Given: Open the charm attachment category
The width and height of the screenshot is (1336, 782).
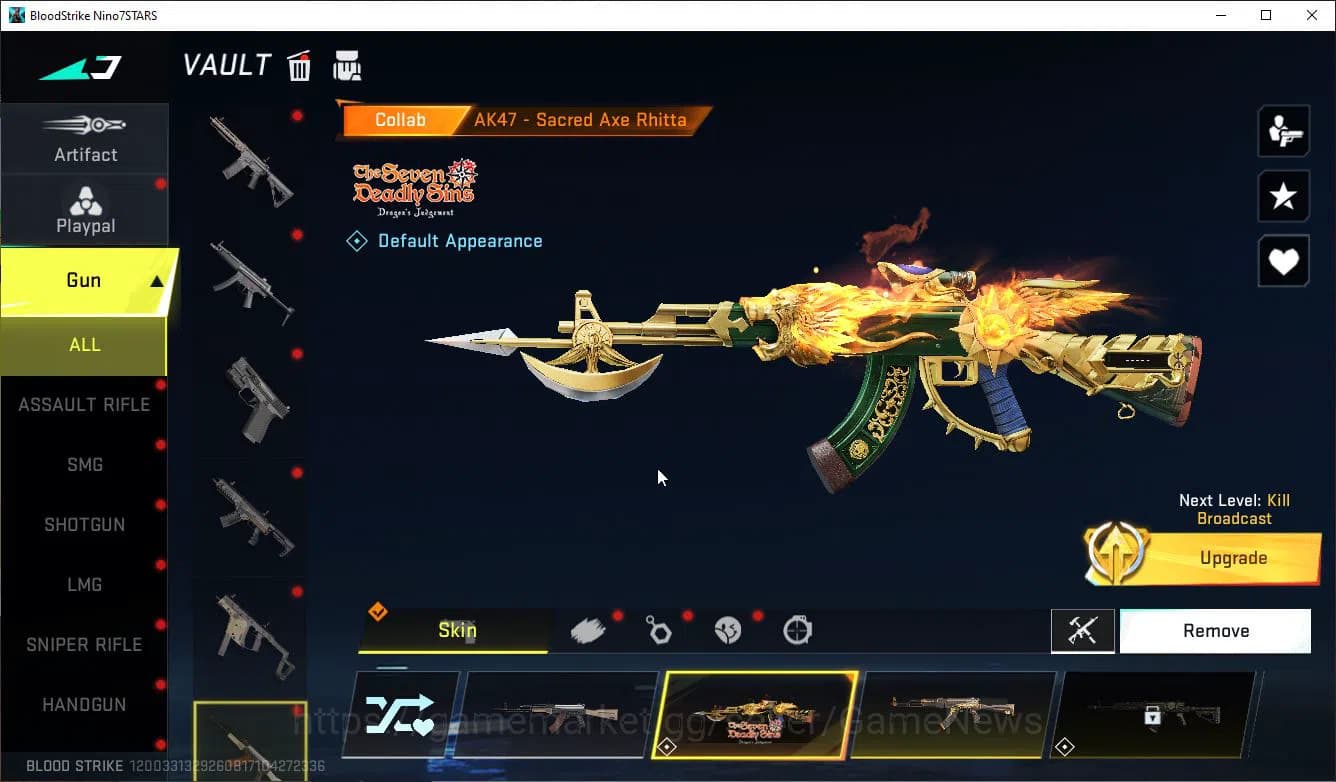Looking at the screenshot, I should point(659,629).
